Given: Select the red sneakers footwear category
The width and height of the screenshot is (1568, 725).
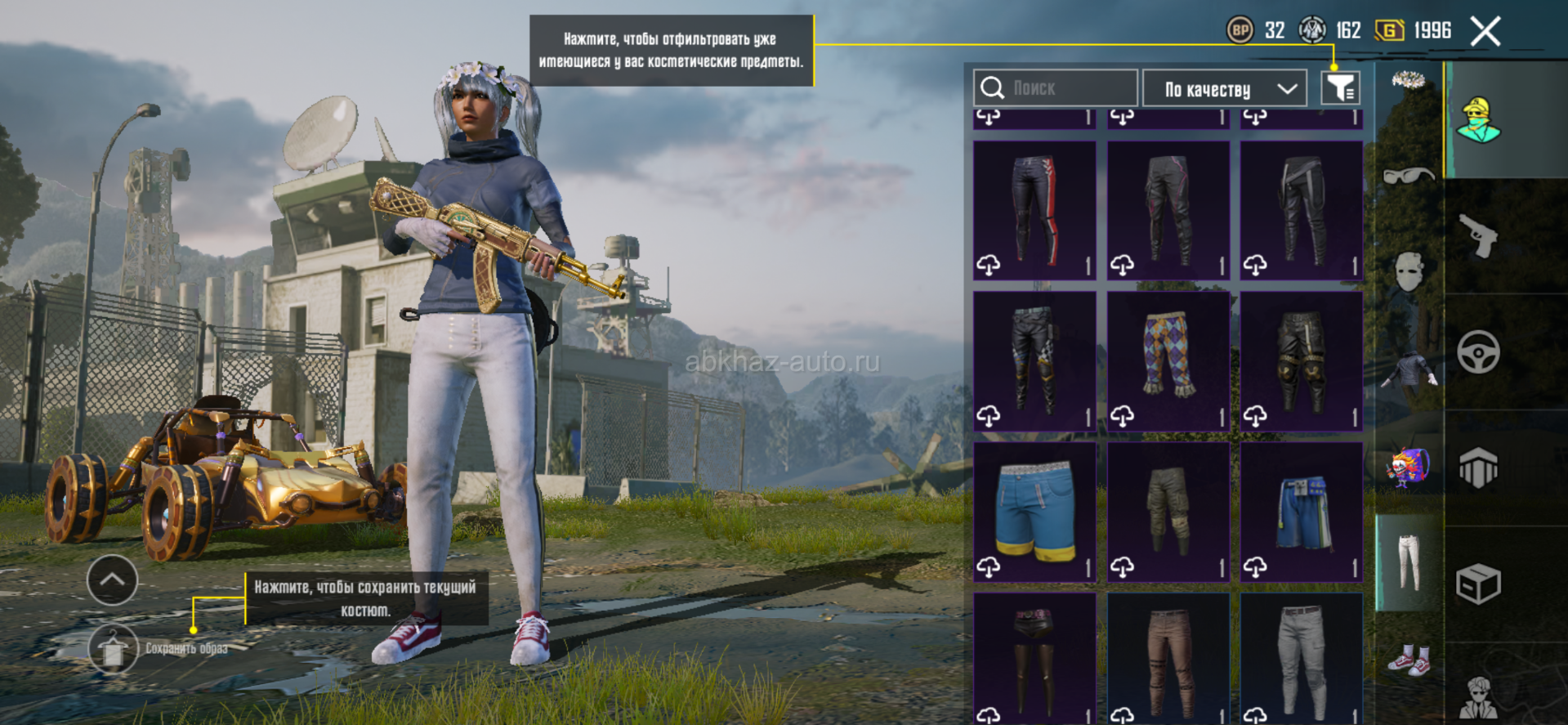Looking at the screenshot, I should (1409, 659).
